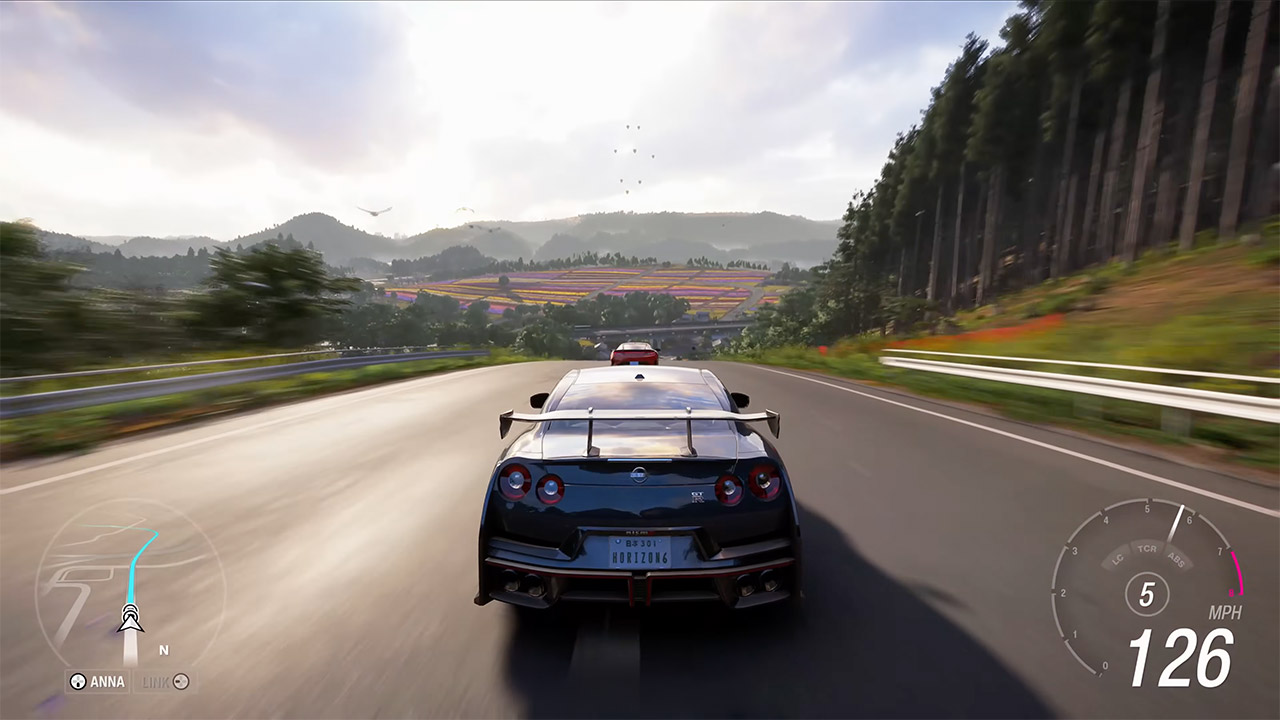The image size is (1280, 720).
Task: Select the north compass marker N
Action: click(164, 649)
